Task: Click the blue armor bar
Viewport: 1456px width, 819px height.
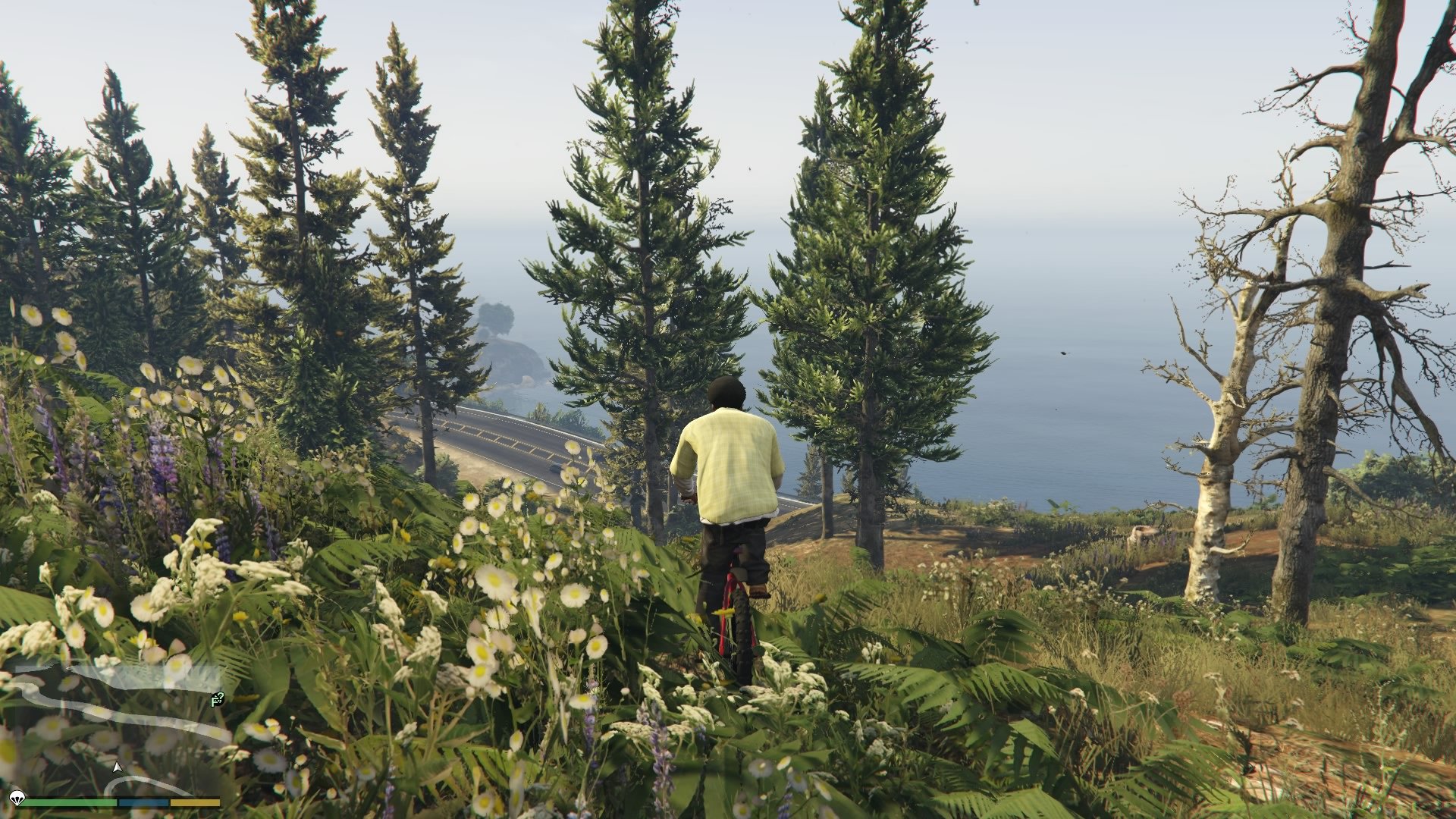Action: pos(143,803)
